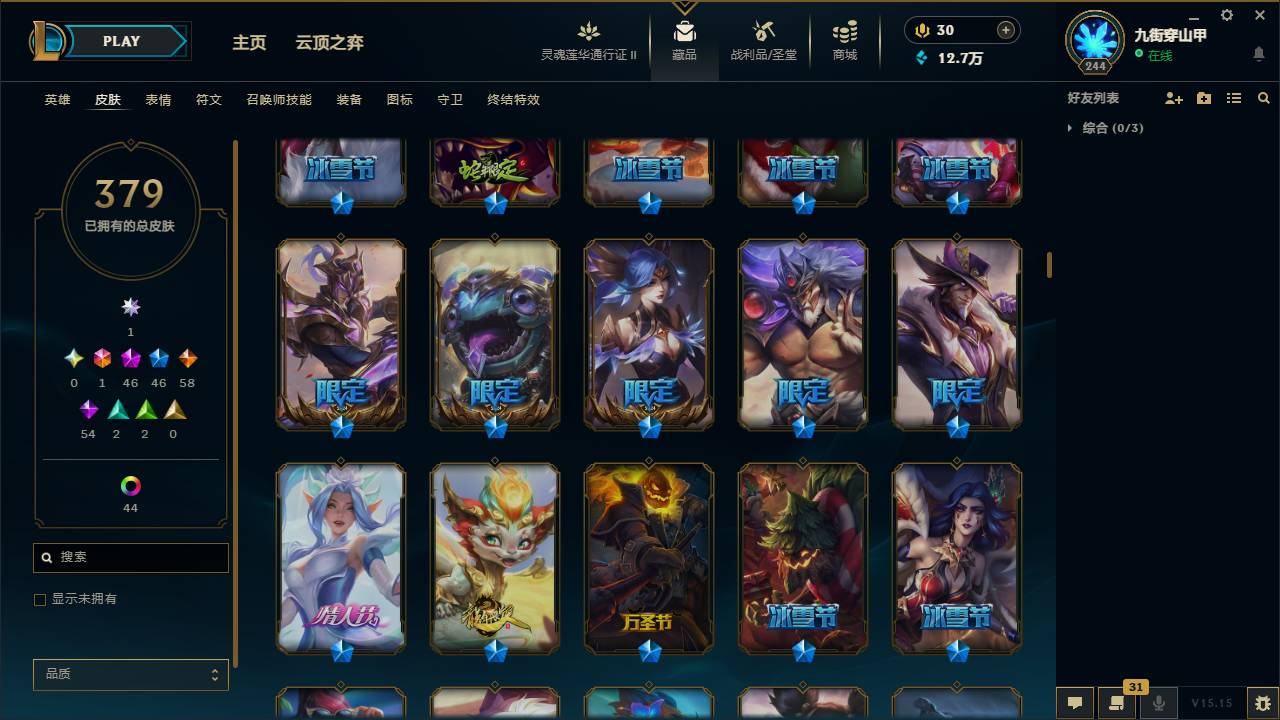Image resolution: width=1280 pixels, height=720 pixels.
Task: Switch to the 藏品 collection section
Action: click(x=684, y=40)
